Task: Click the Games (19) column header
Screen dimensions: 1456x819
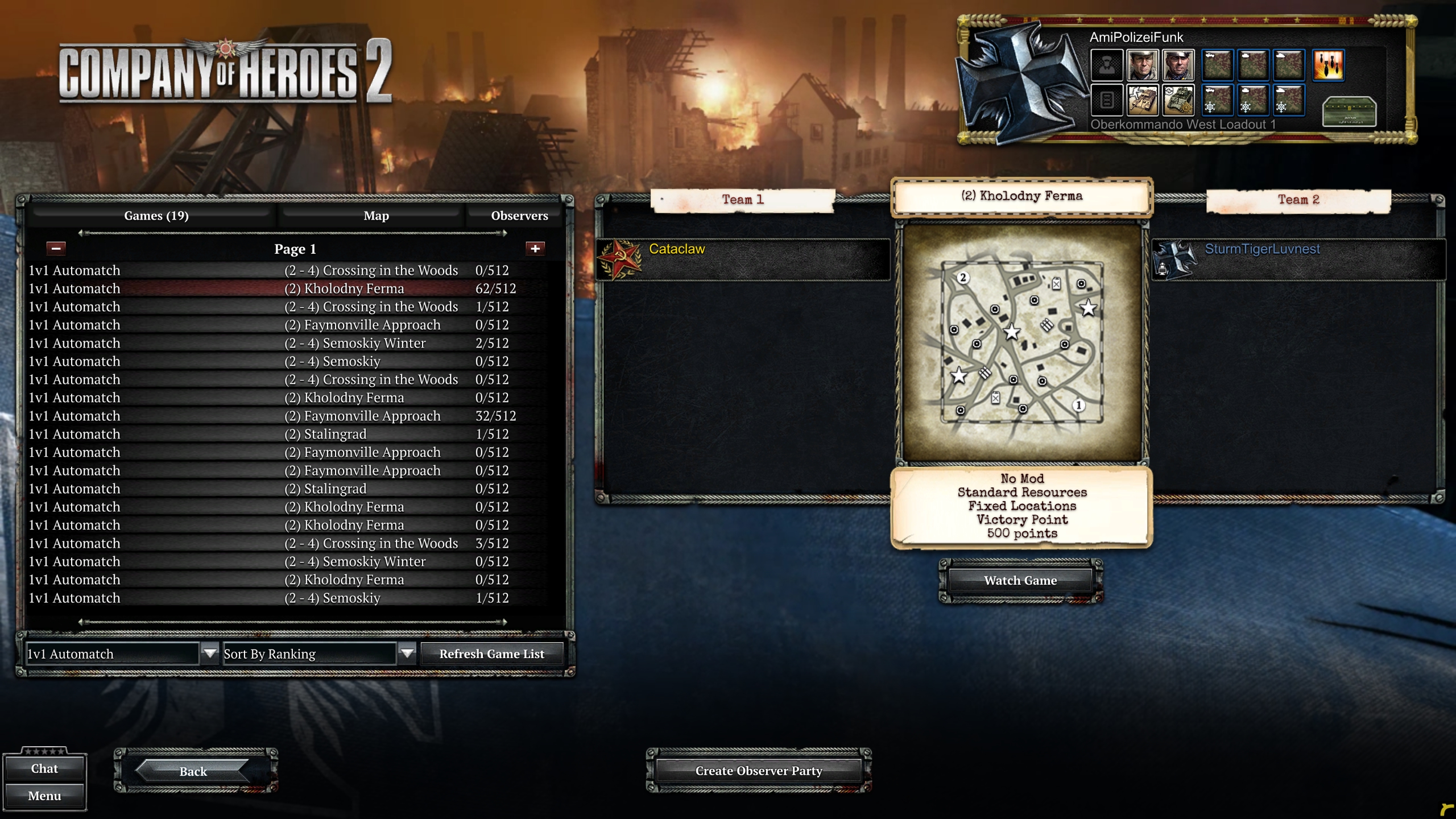Action: click(156, 216)
